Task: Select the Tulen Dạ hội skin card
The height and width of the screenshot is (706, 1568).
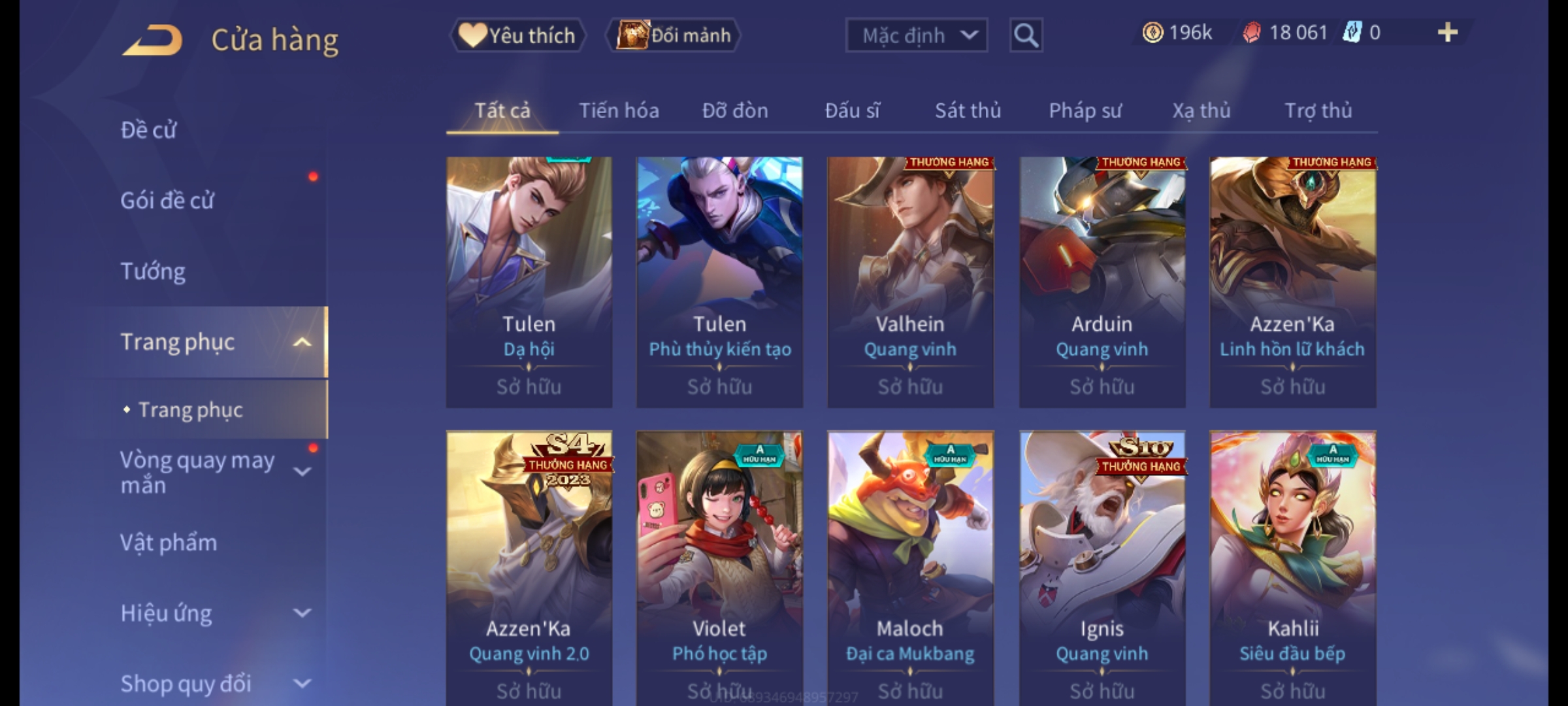Action: point(529,281)
